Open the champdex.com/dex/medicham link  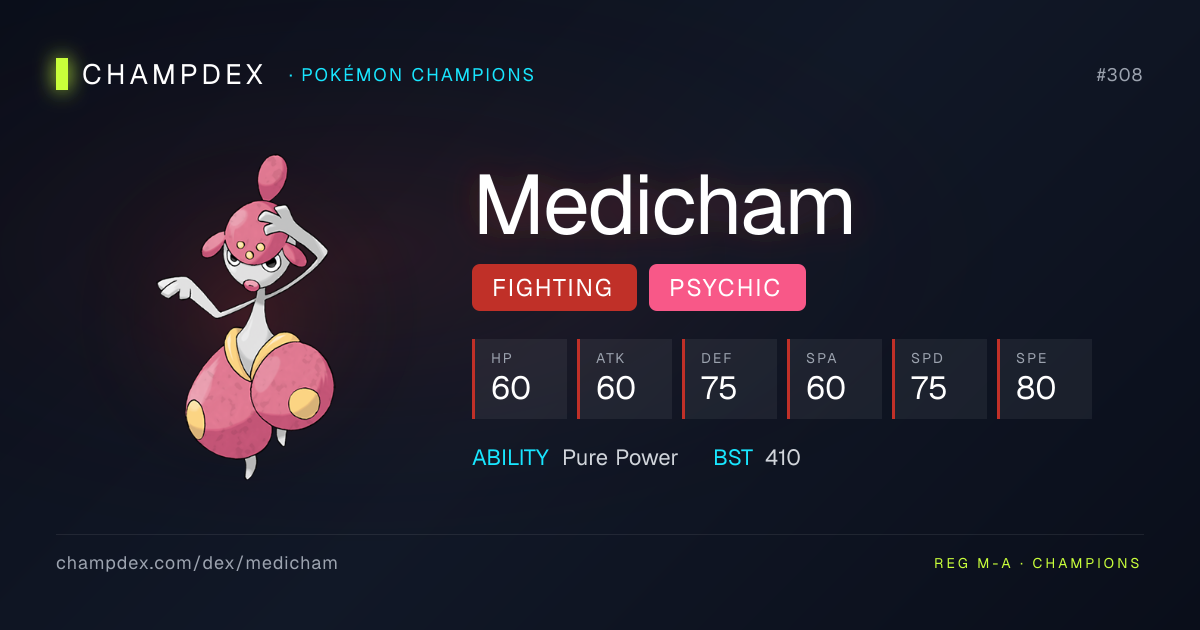[x=197, y=563]
